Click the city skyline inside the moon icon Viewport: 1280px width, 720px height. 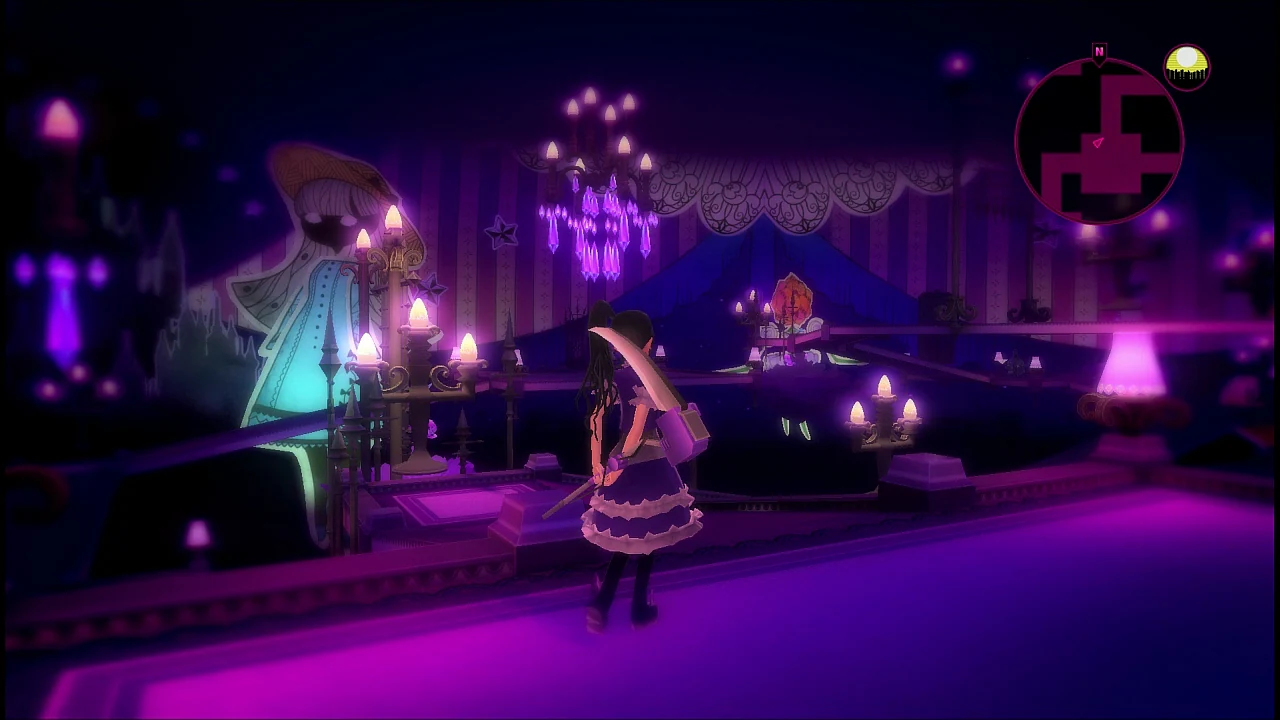1187,73
